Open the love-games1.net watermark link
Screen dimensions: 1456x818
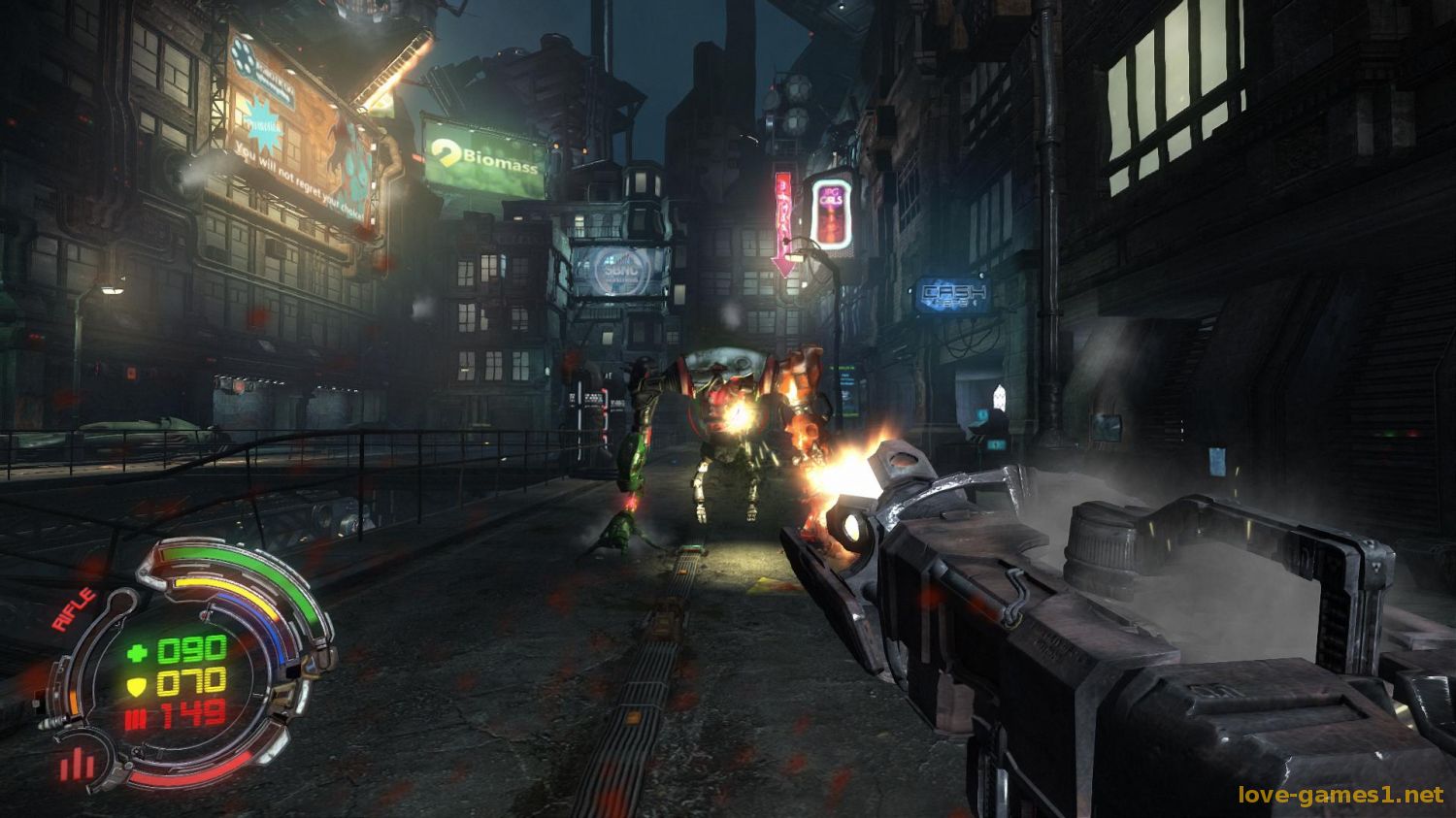tap(1340, 795)
